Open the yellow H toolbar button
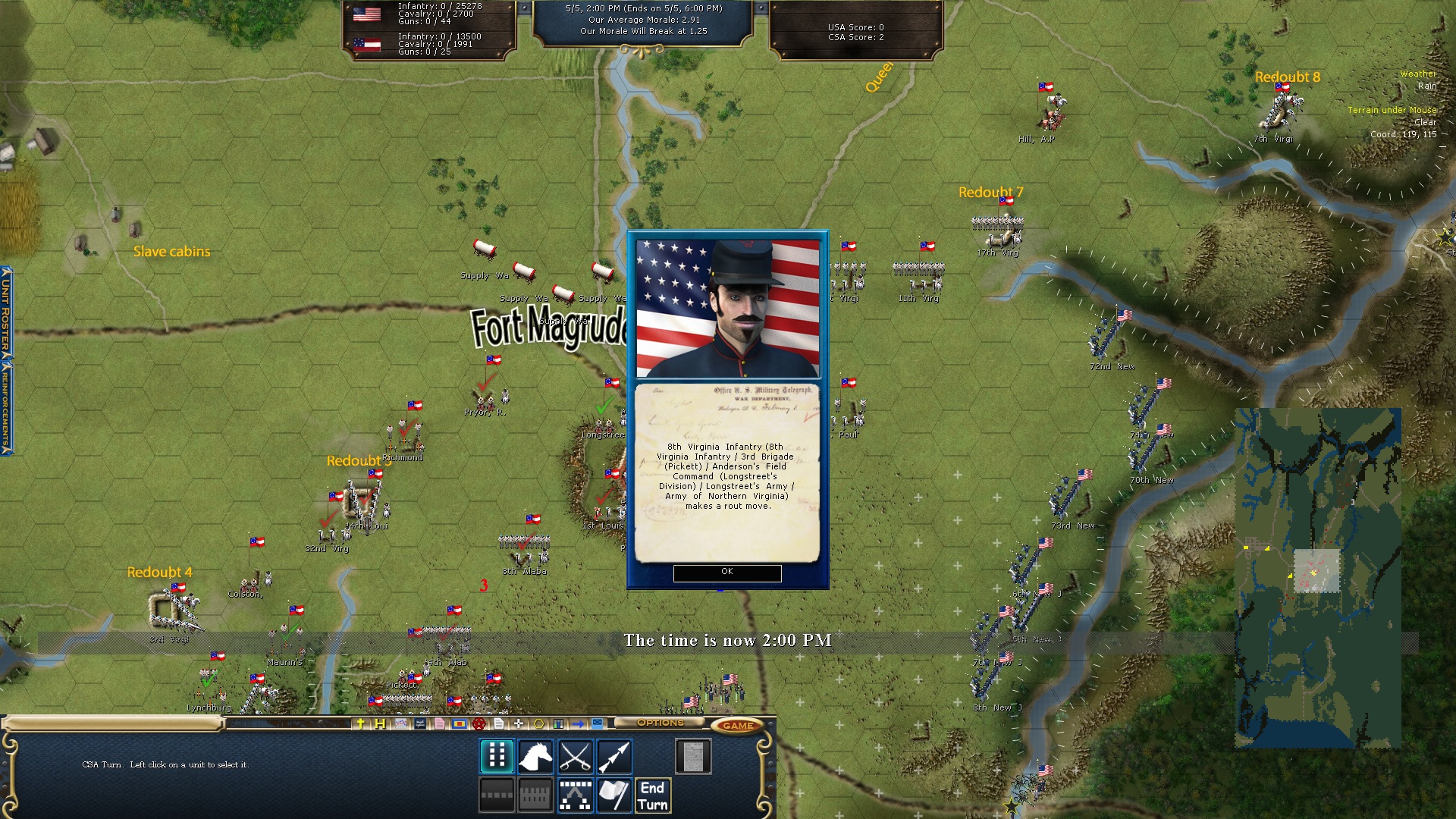Image resolution: width=1456 pixels, height=819 pixels. pos(380,724)
